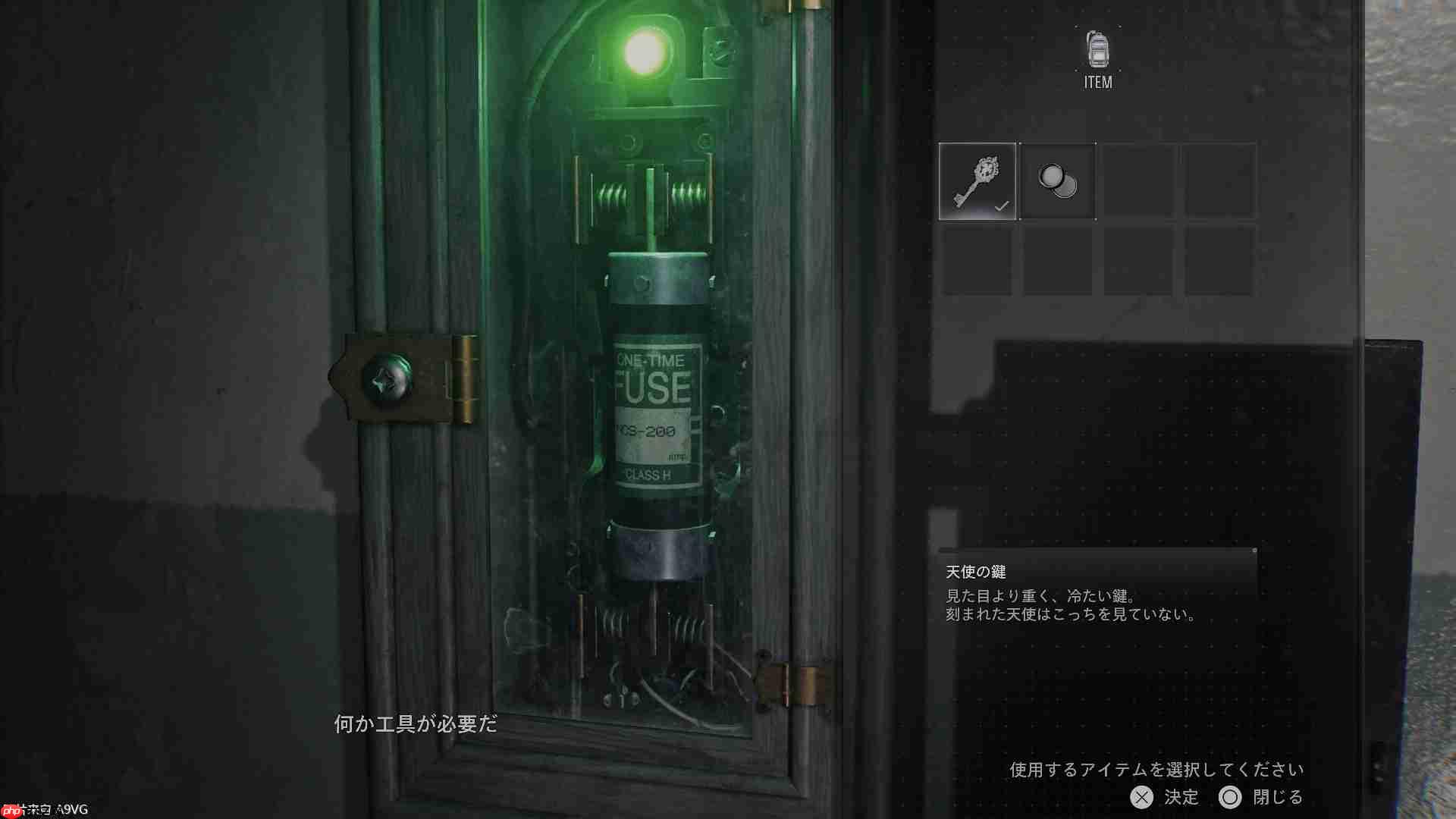The height and width of the screenshot is (819, 1456).
Task: Select the coin item icon
Action: click(x=1057, y=180)
